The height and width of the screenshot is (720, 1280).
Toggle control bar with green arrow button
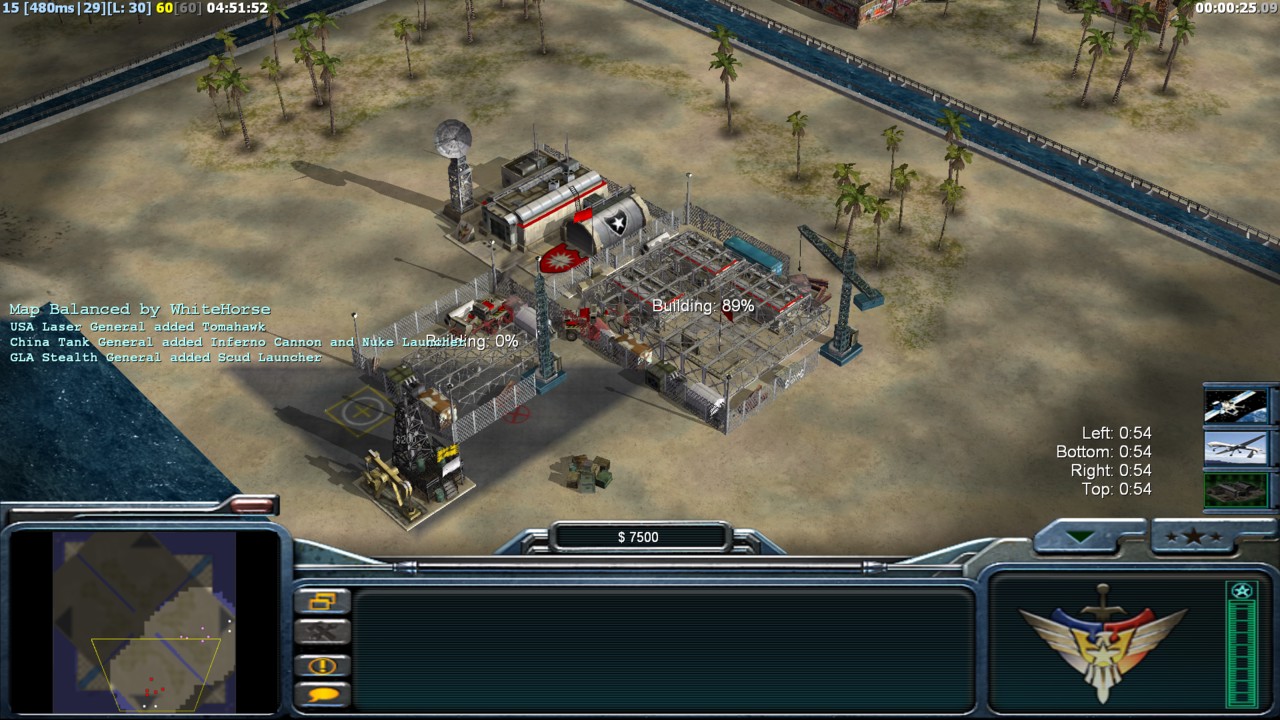click(1081, 537)
